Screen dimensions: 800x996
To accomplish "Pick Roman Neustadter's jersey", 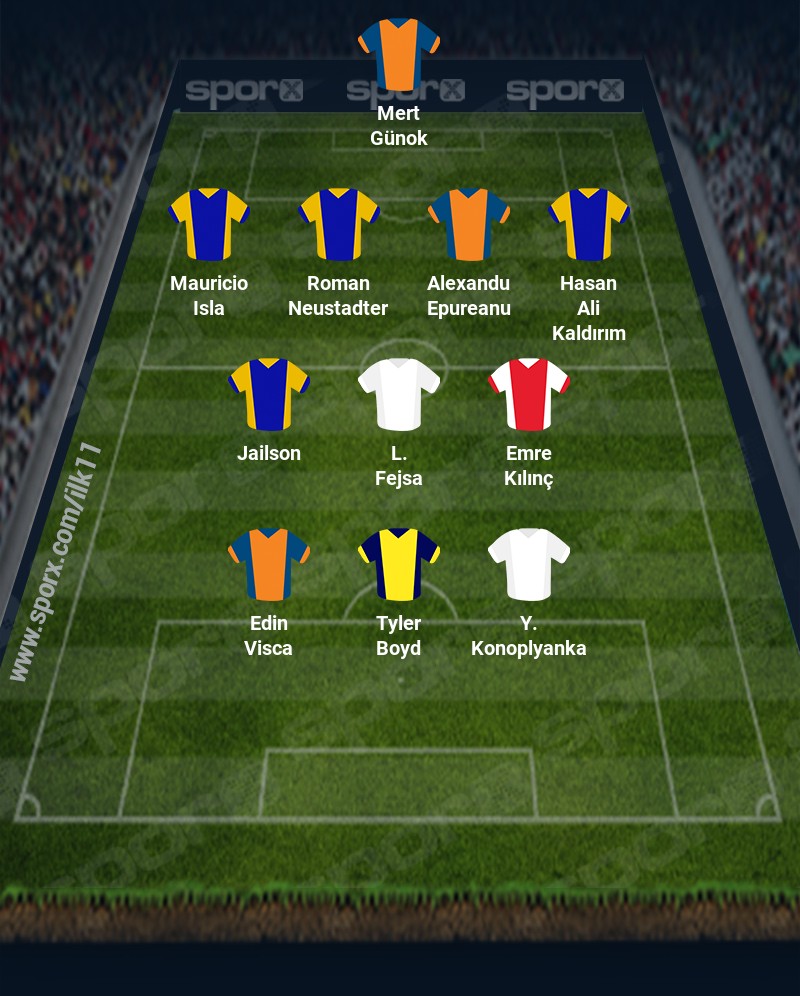I will point(339,224).
